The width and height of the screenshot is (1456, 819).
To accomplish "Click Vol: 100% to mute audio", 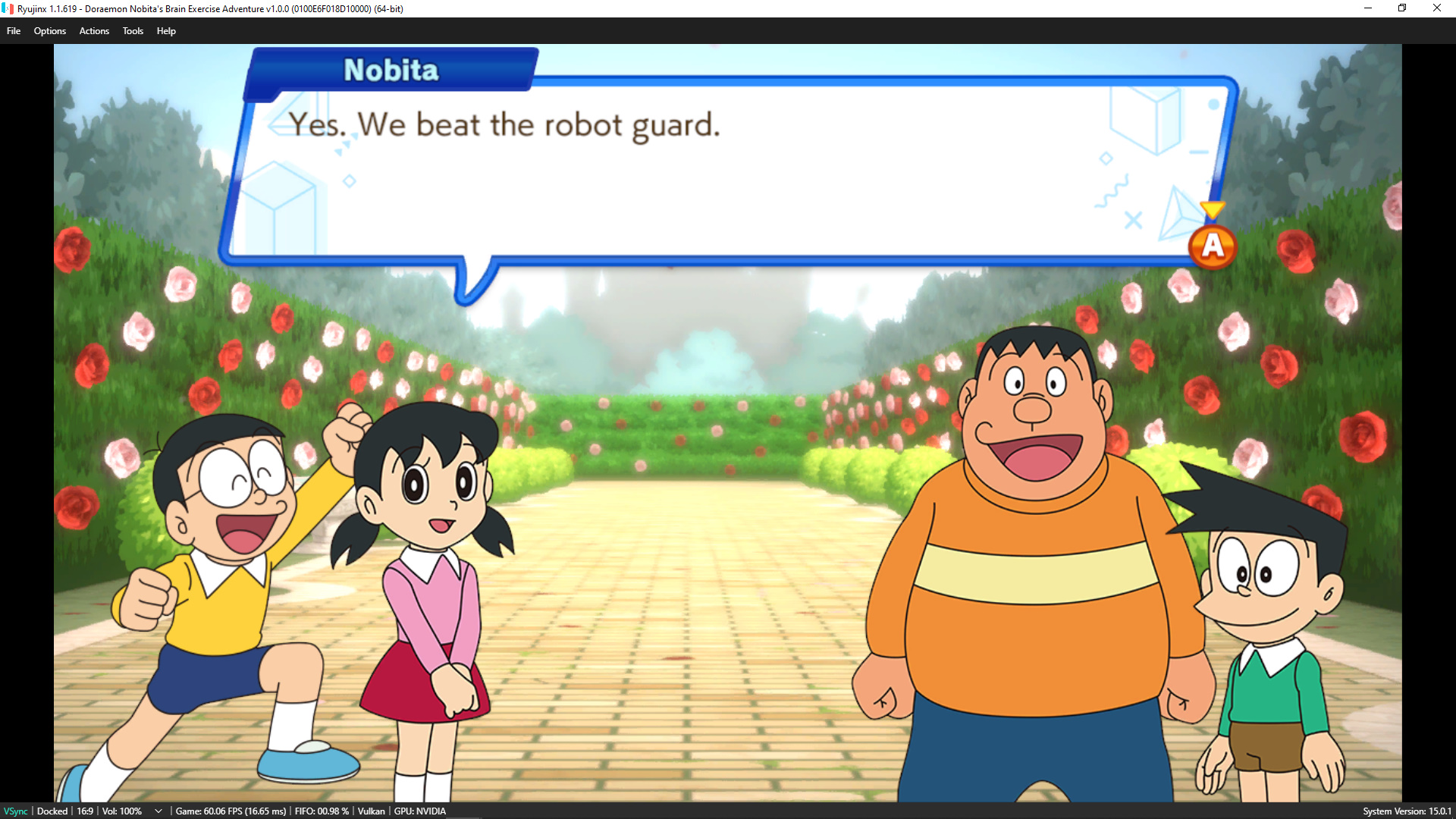I will [x=121, y=811].
